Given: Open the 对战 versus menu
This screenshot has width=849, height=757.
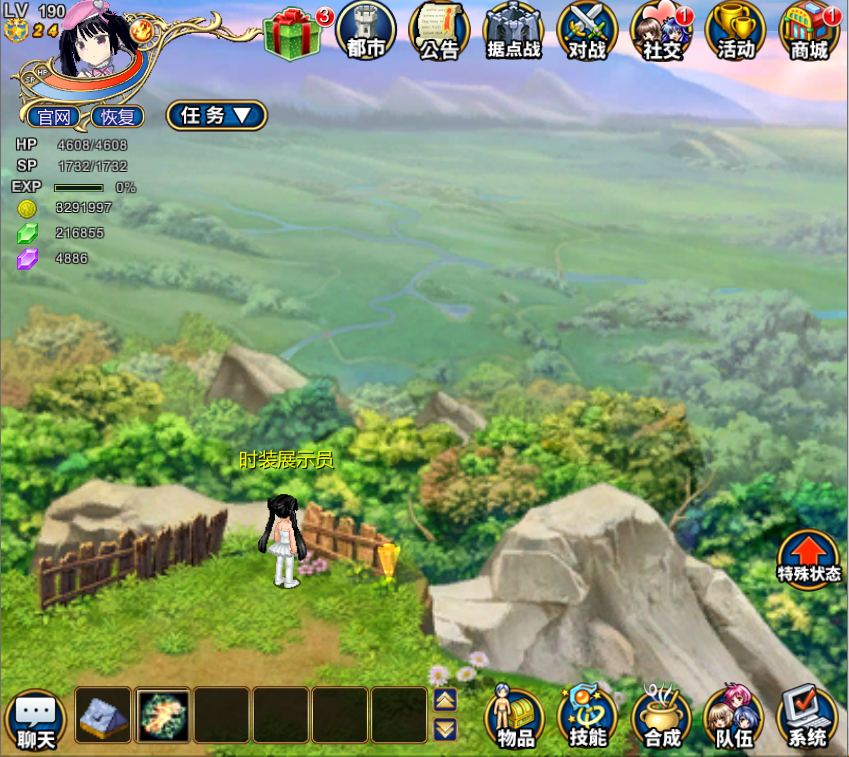Looking at the screenshot, I should click(x=587, y=31).
